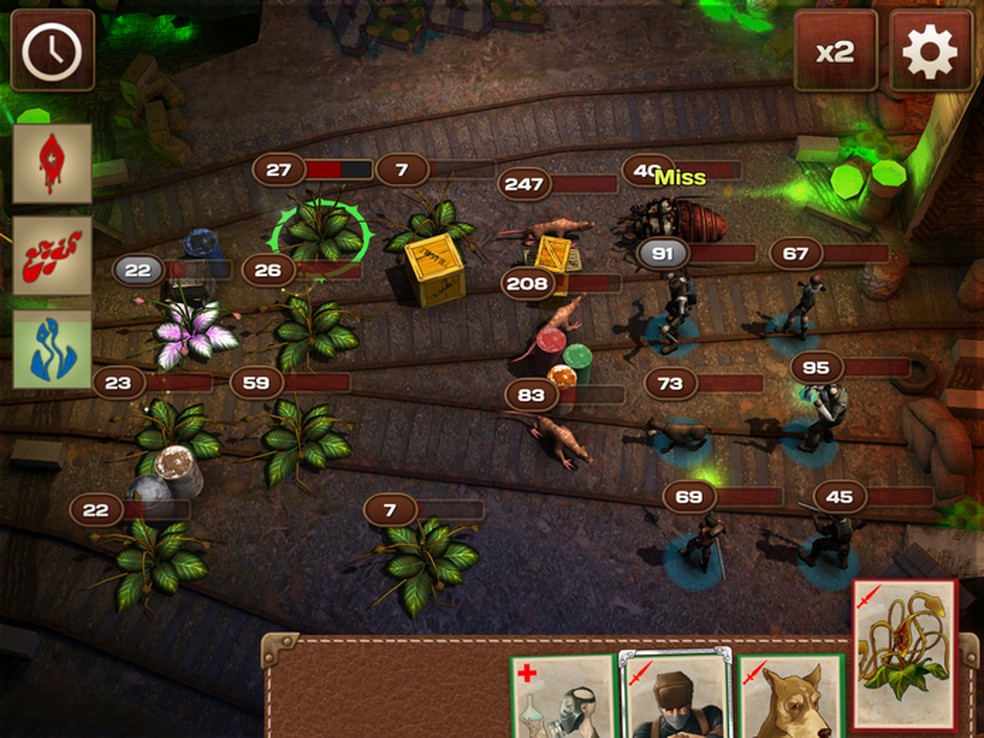Activate the blue flame ability
The width and height of the screenshot is (984, 738).
coord(52,349)
